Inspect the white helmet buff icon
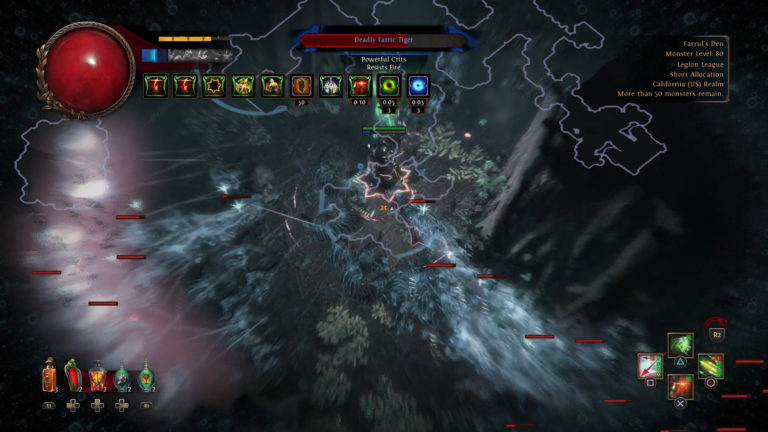768x432 pixels. 330,86
